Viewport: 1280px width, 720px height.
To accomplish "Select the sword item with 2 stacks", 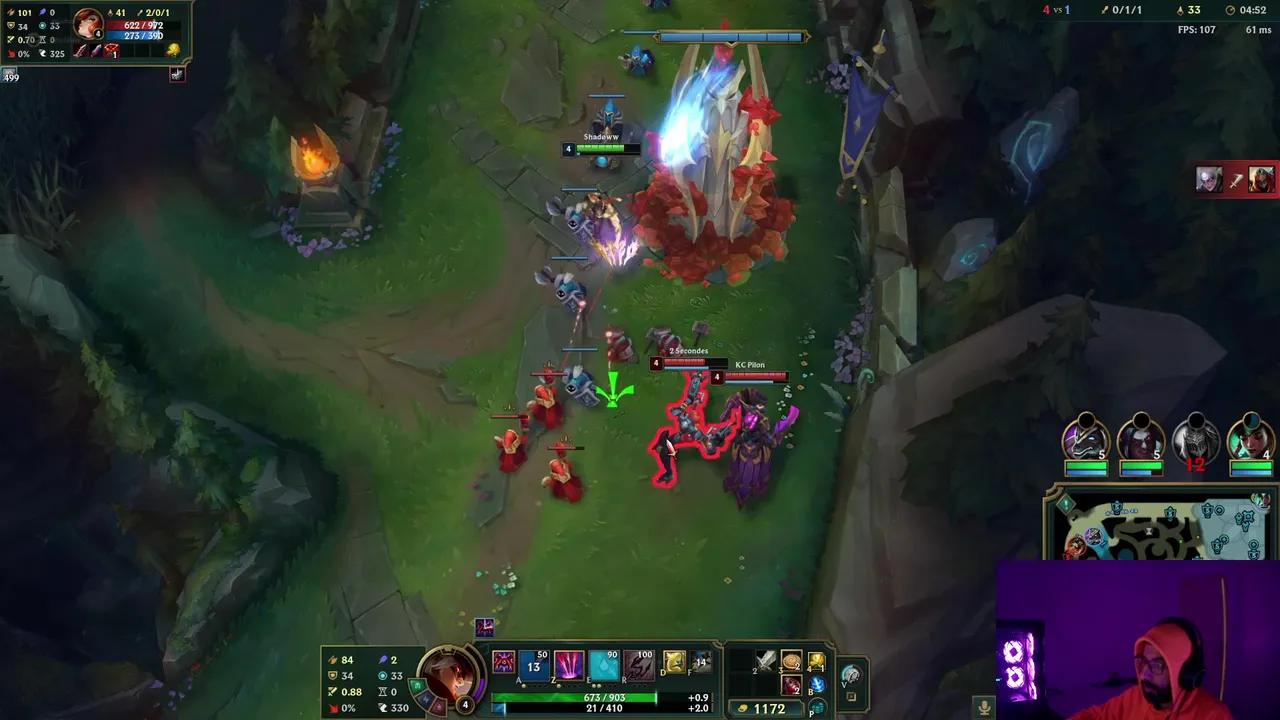I will 765,661.
